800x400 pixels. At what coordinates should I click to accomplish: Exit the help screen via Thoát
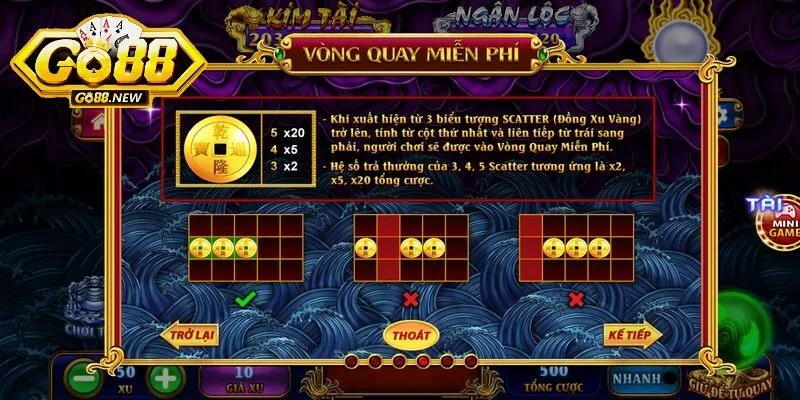click(x=410, y=334)
